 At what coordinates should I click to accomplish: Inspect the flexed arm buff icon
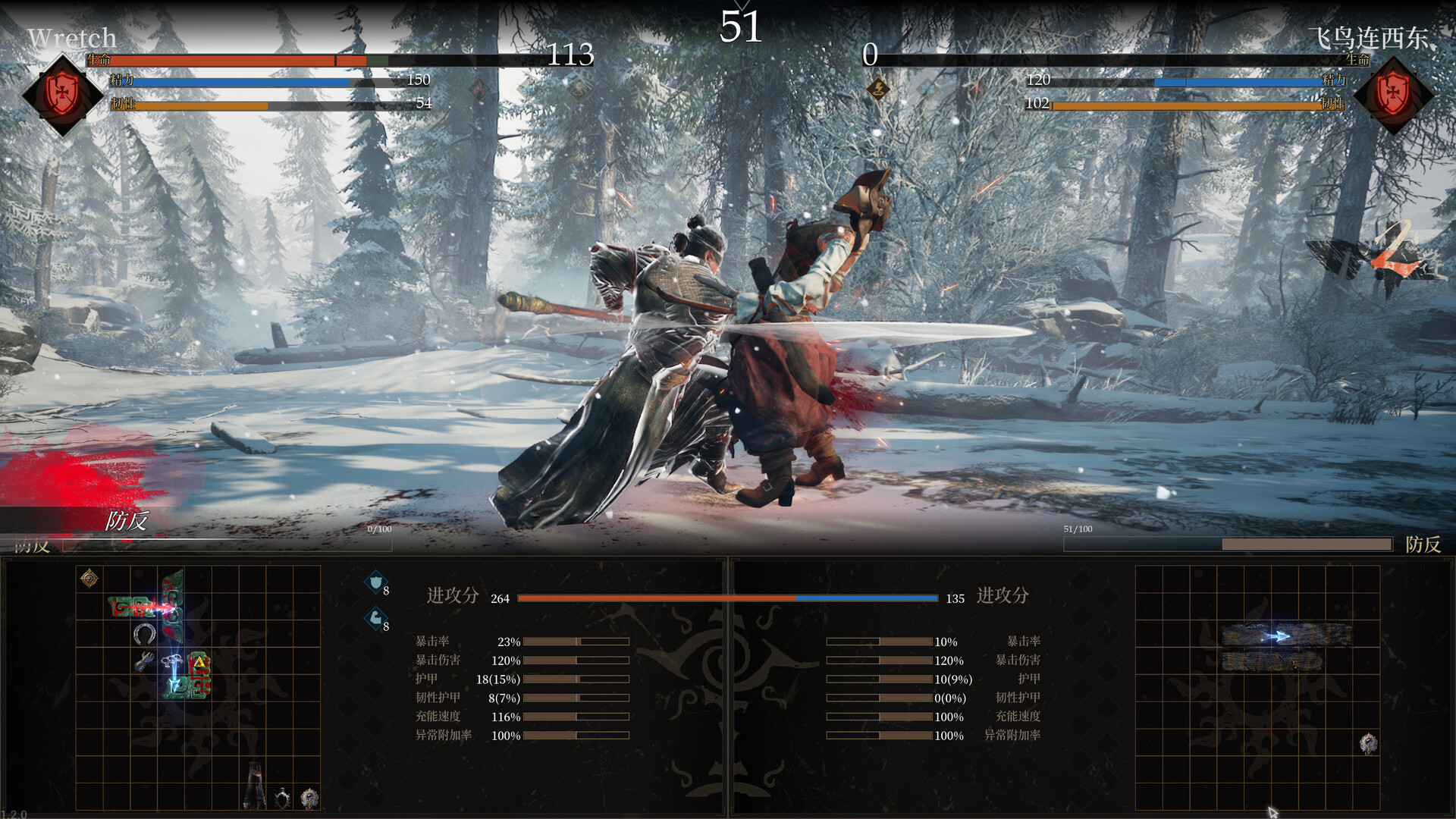coord(375,619)
